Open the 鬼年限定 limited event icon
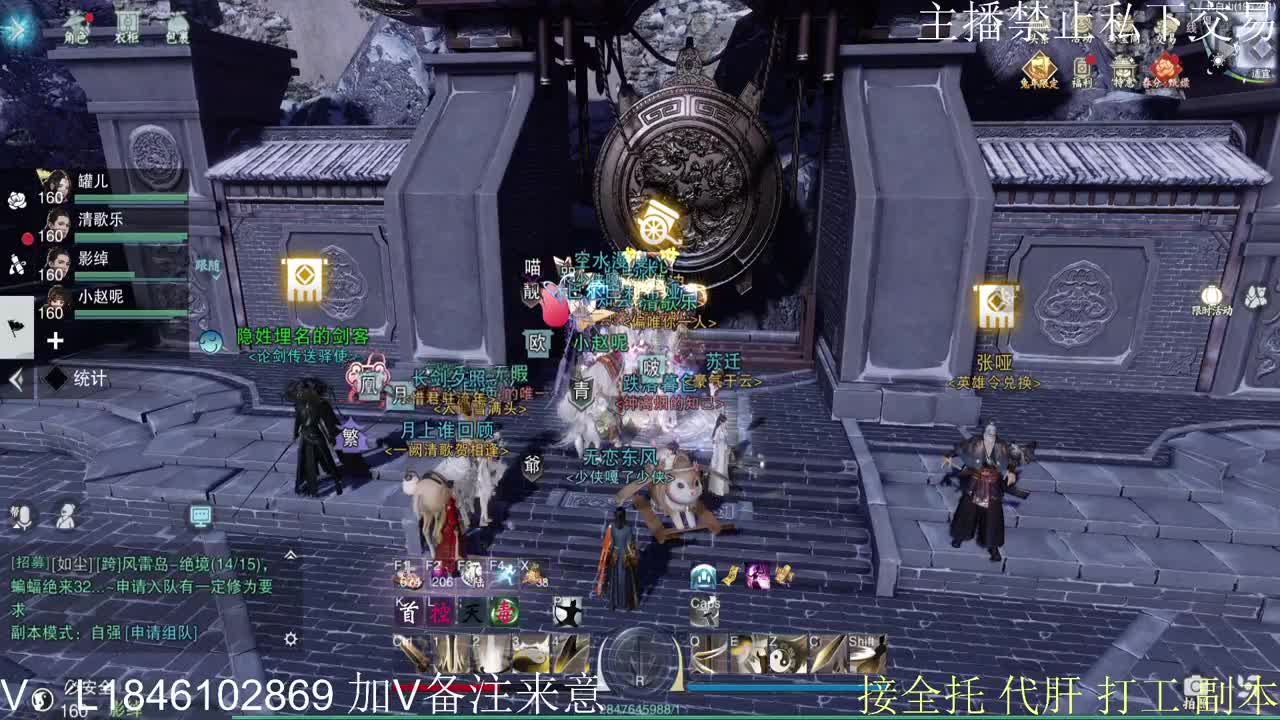 click(x=1040, y=64)
